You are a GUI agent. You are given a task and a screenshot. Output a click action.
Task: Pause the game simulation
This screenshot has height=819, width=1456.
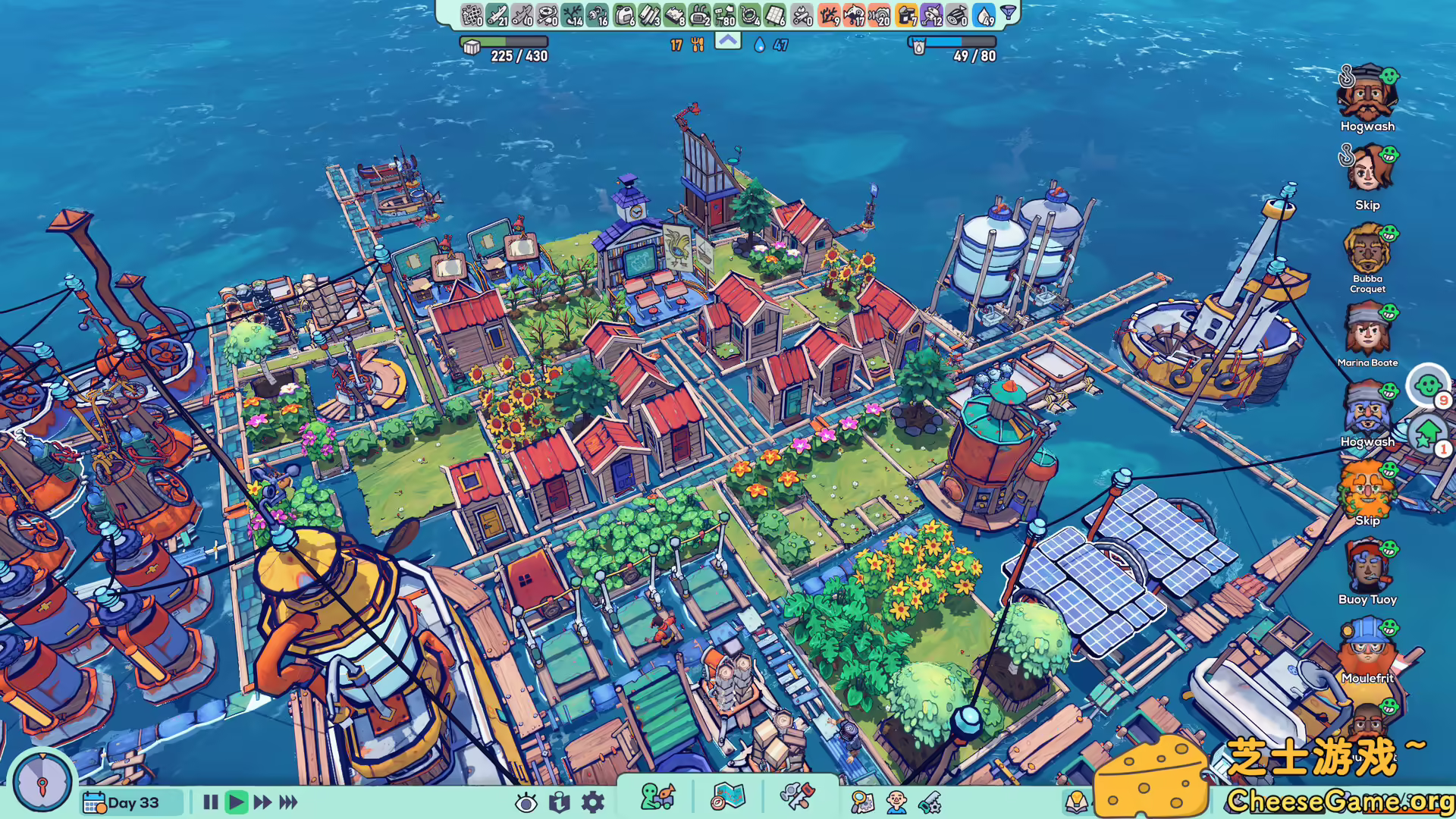211,802
